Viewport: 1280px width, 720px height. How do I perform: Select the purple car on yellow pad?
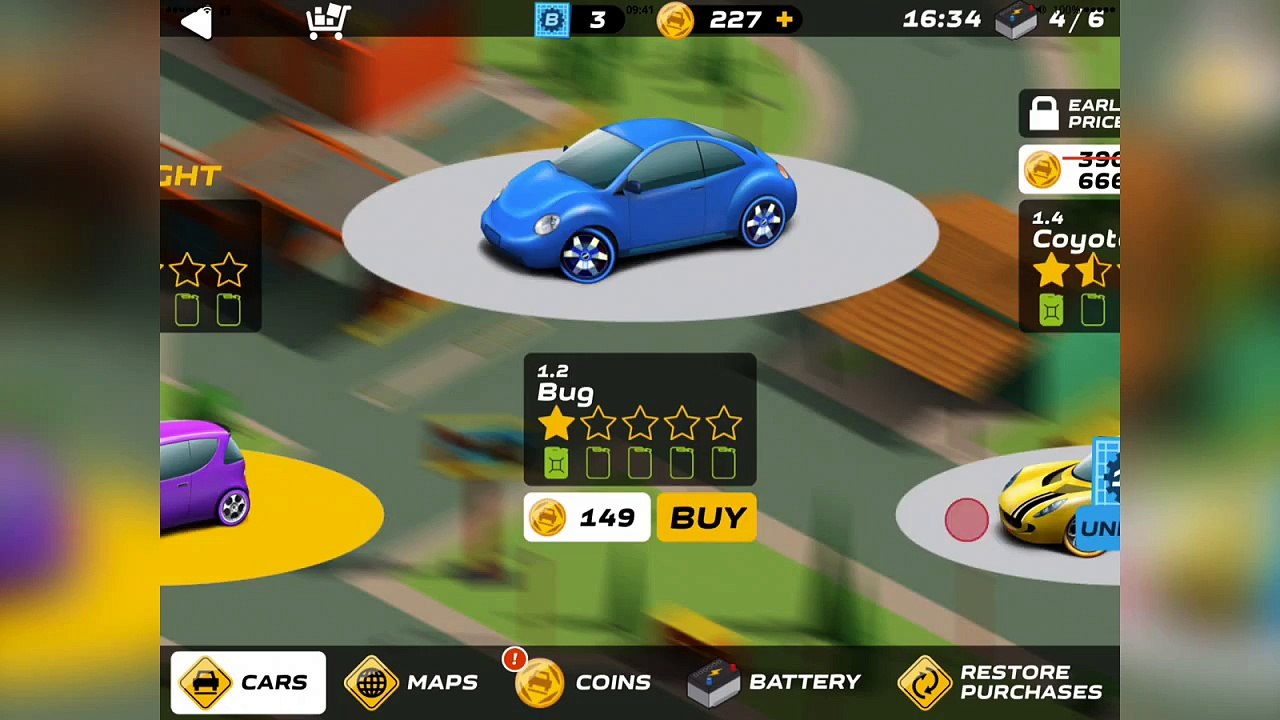point(204,473)
